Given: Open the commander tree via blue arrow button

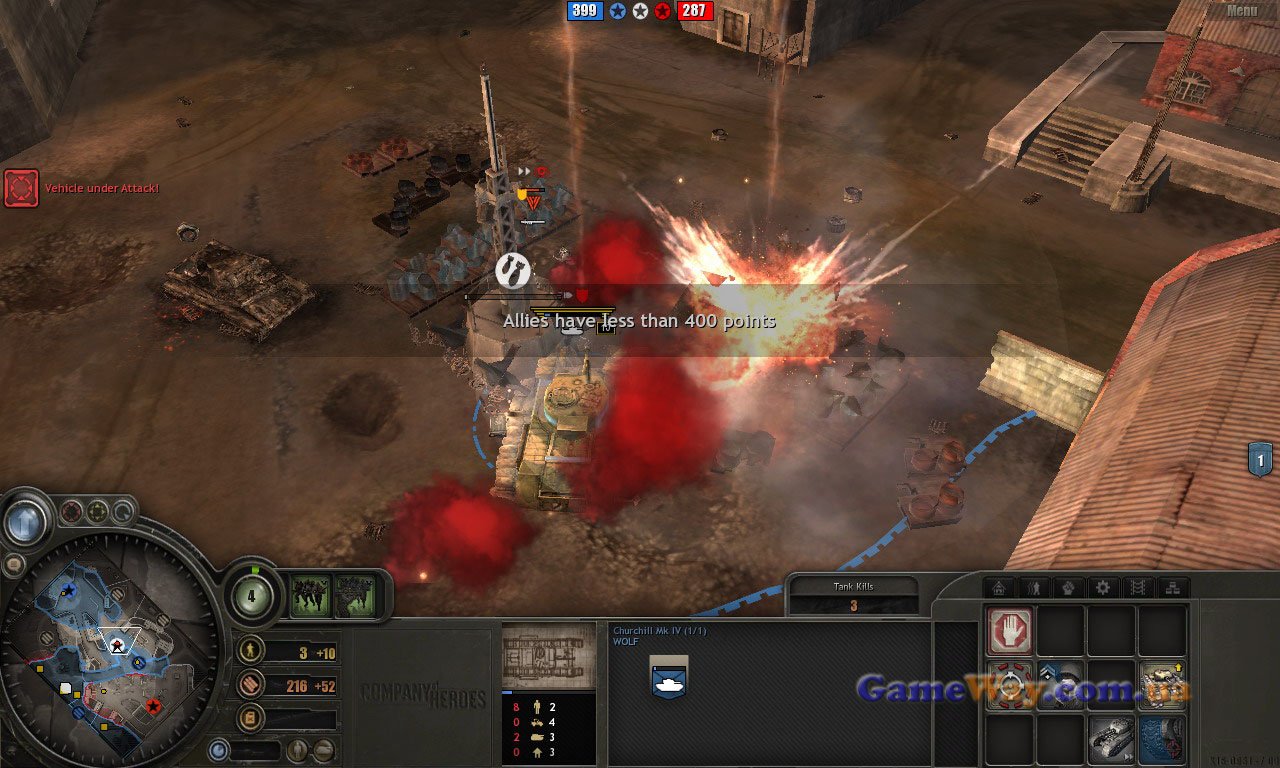Looking at the screenshot, I should coord(24,521).
